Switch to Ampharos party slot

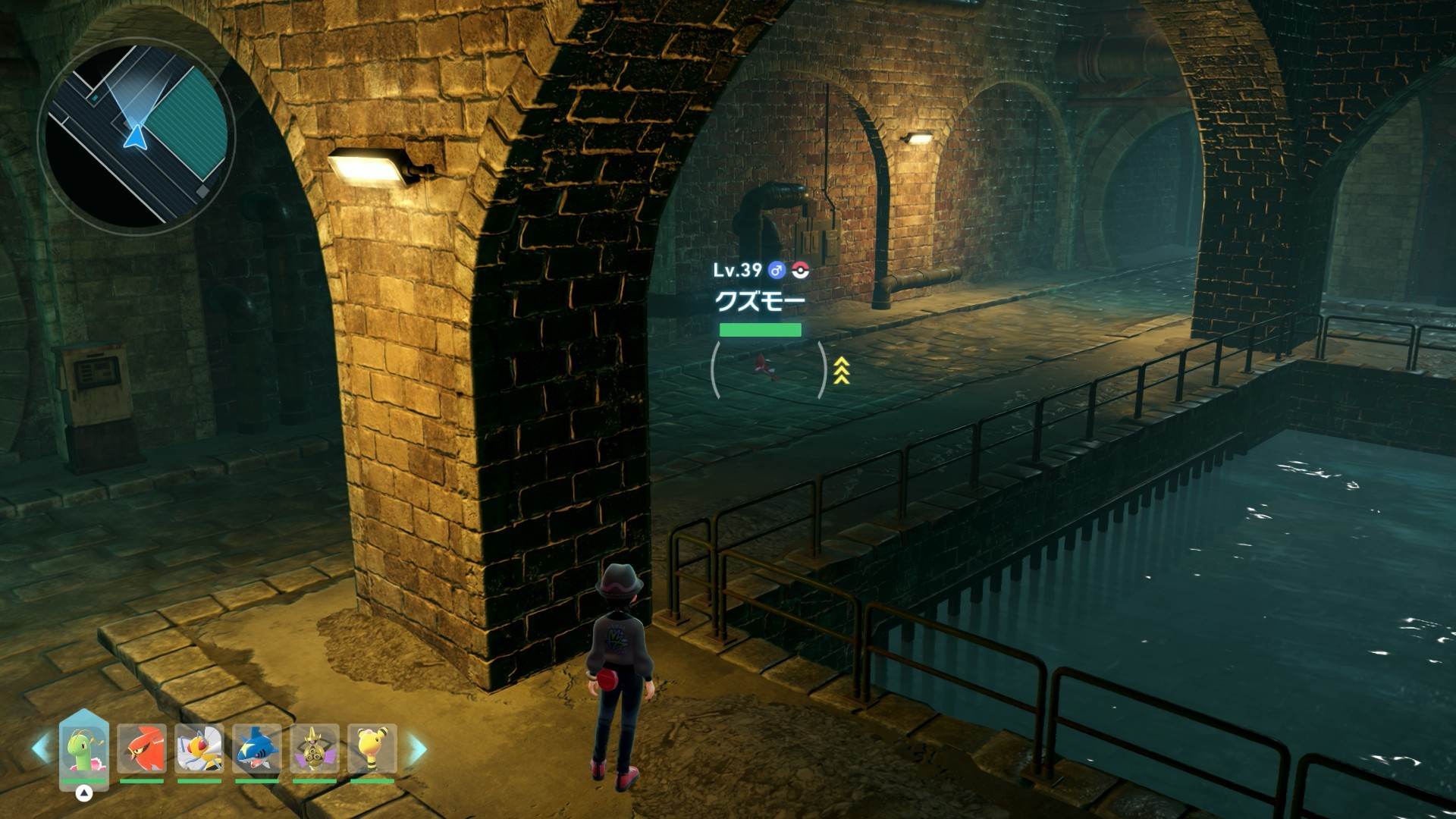tap(372, 749)
